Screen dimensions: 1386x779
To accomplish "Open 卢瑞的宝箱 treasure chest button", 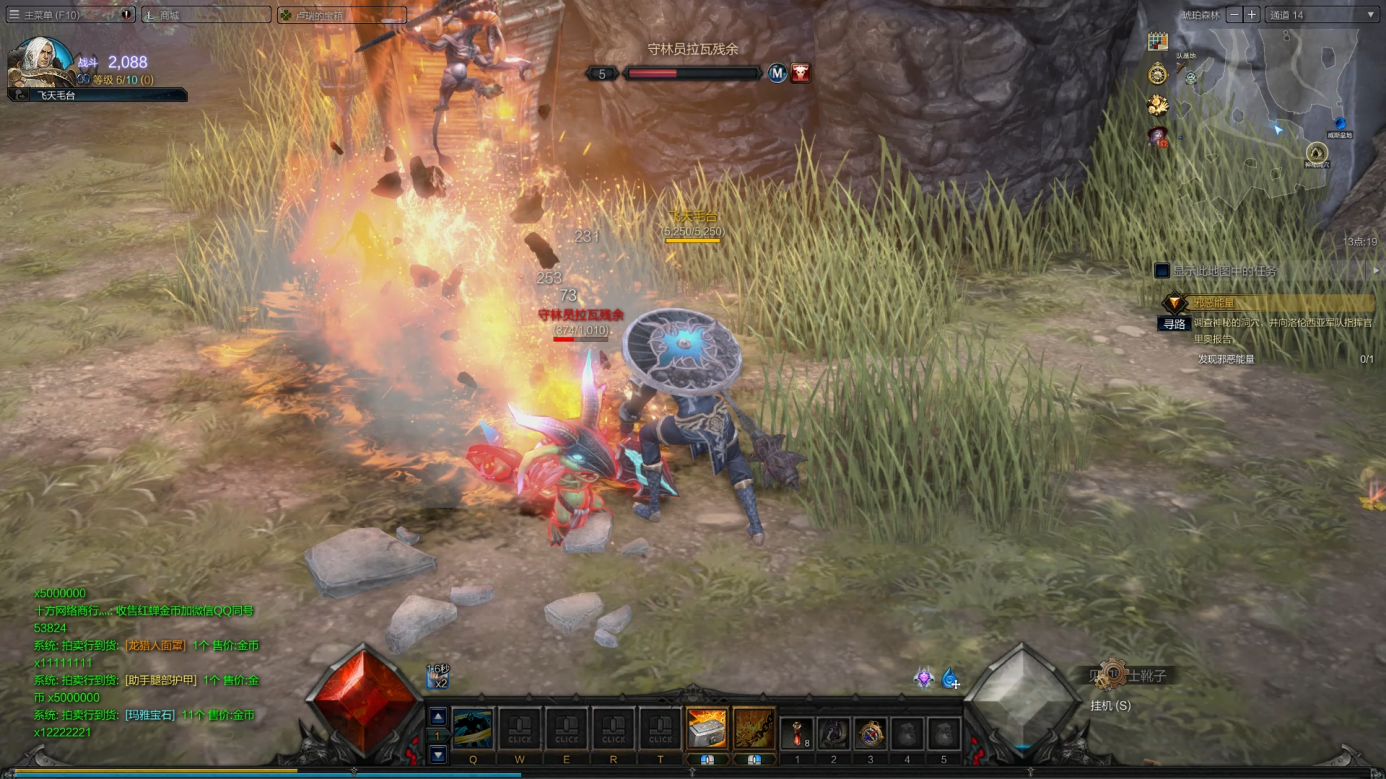I will (x=341, y=15).
